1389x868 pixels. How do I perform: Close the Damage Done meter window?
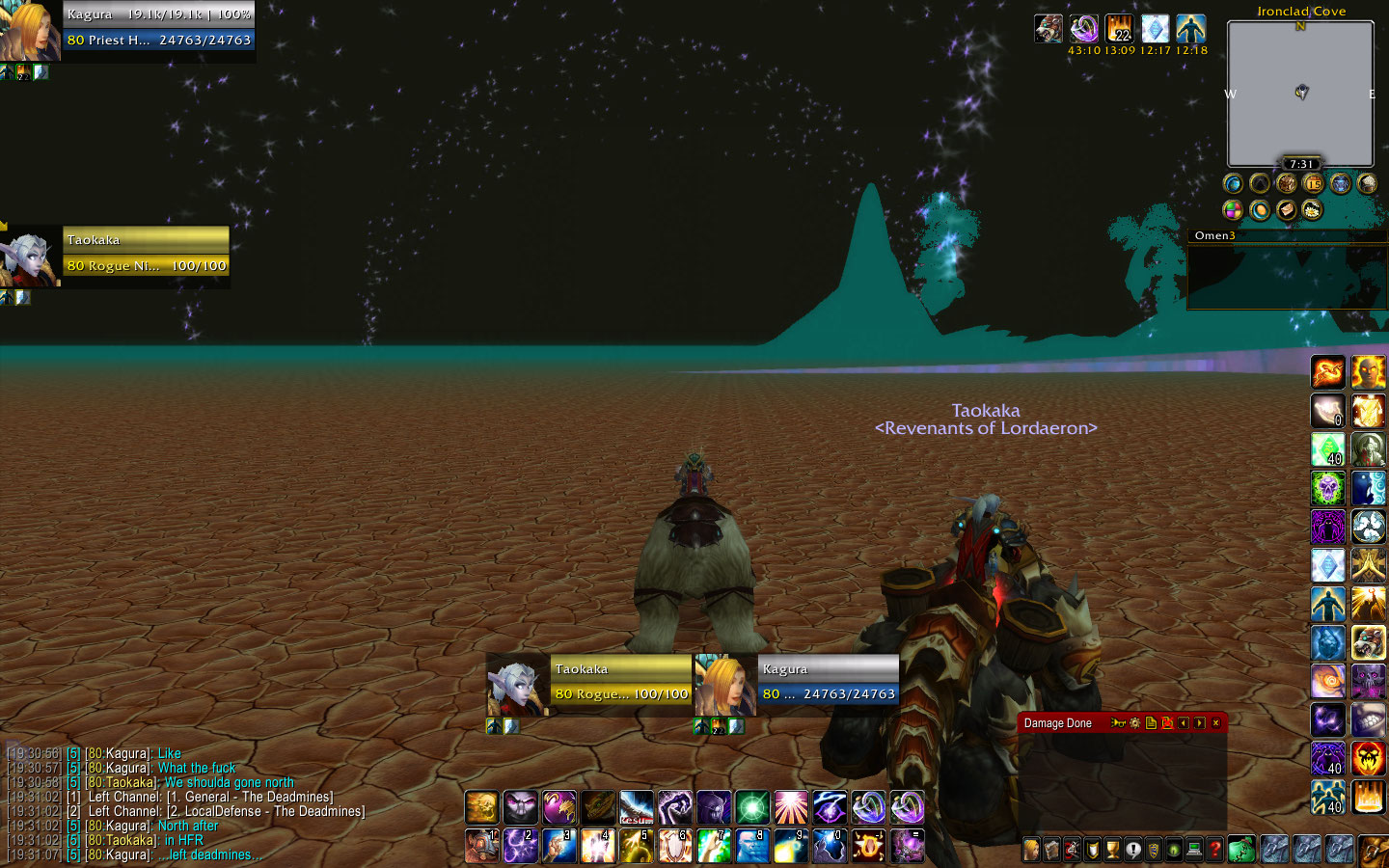click(x=1215, y=722)
